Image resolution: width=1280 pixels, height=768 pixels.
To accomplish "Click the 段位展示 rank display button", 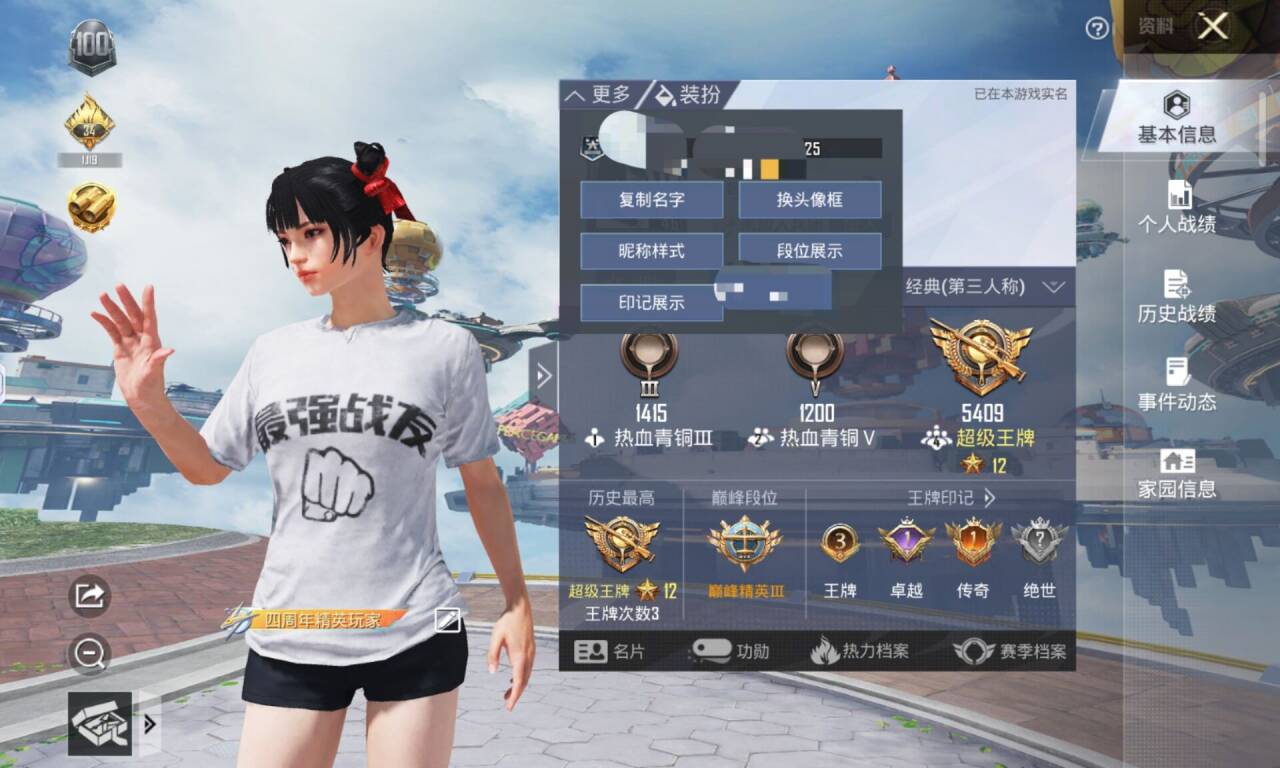I will [811, 251].
